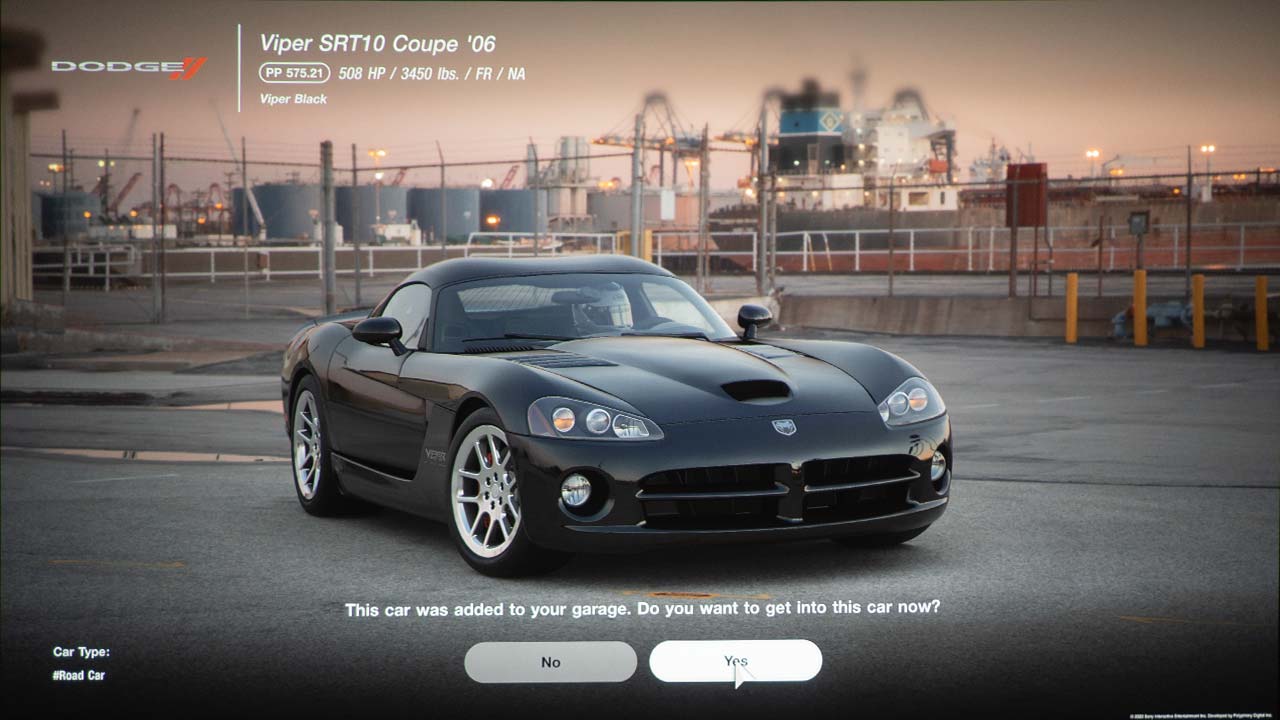Choose Yes to get into the car
Viewport: 1280px width, 720px height.
pyautogui.click(x=735, y=661)
